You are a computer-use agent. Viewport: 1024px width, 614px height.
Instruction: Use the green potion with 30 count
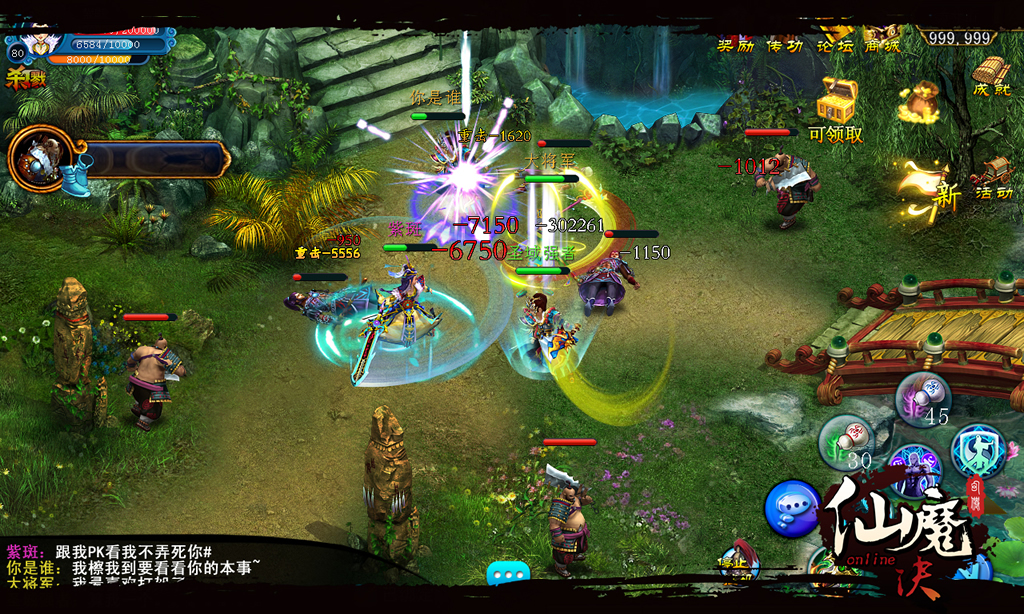845,439
